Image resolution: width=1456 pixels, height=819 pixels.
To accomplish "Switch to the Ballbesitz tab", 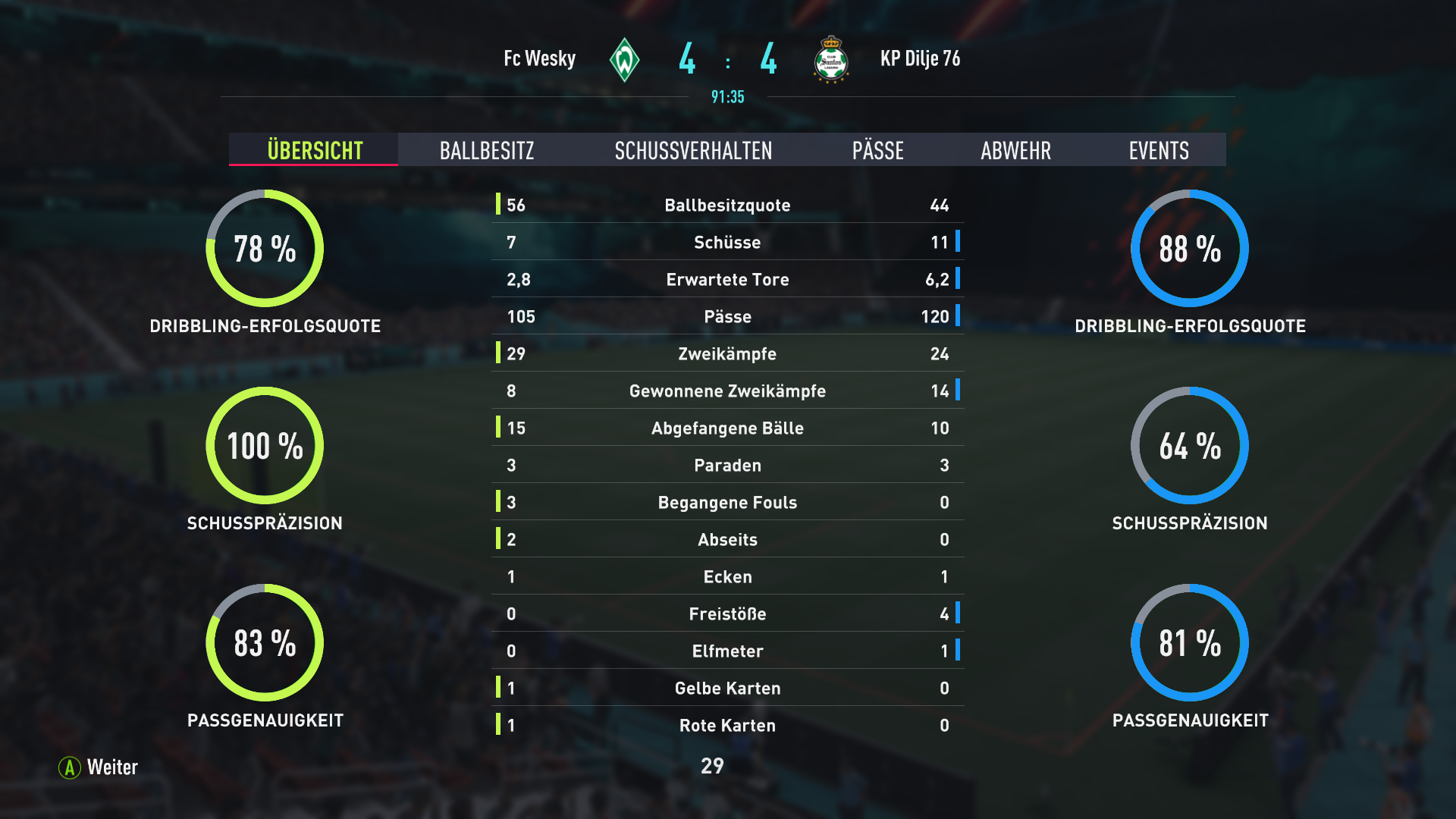I will click(x=487, y=150).
